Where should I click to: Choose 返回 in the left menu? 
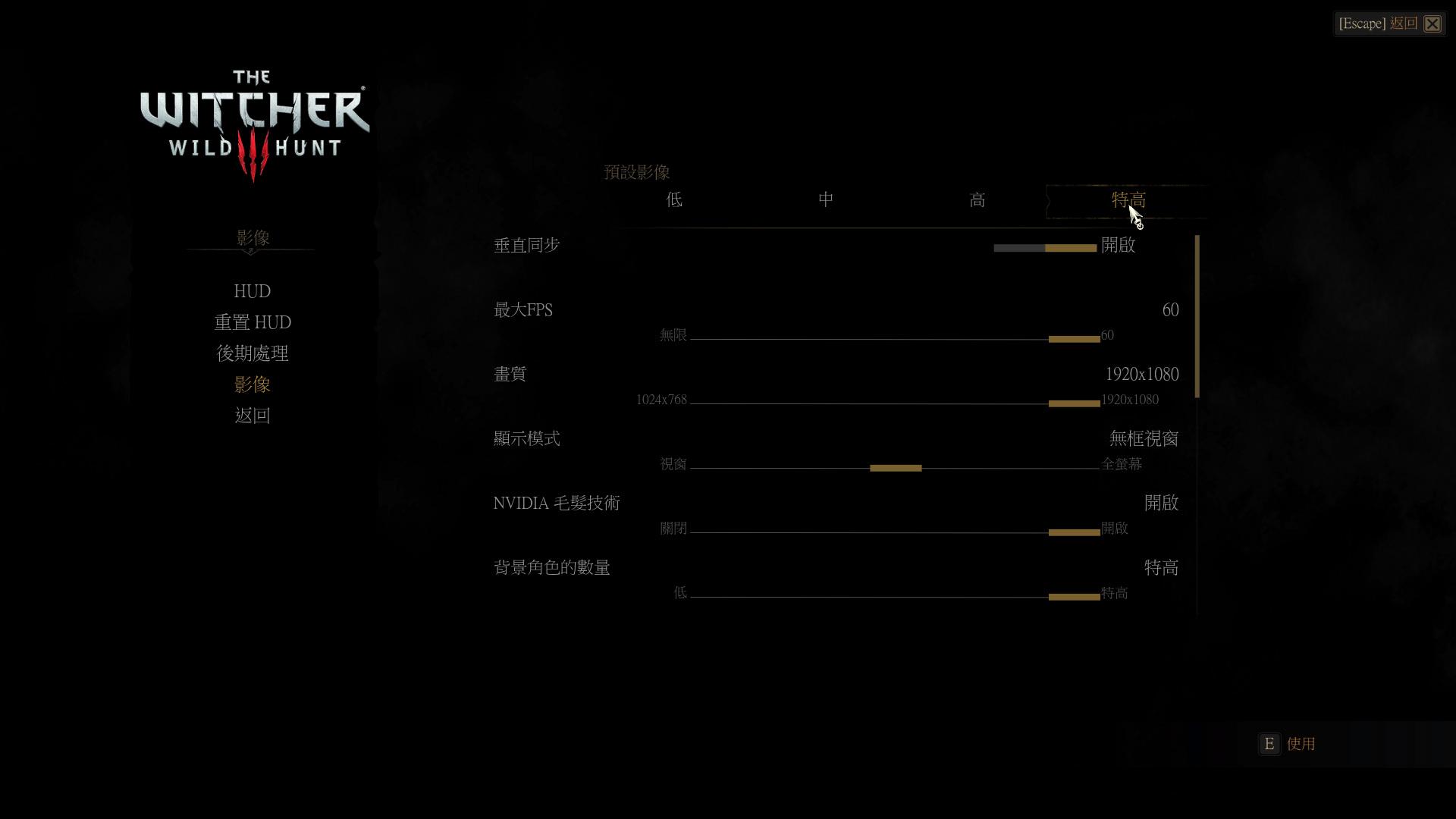(x=253, y=416)
